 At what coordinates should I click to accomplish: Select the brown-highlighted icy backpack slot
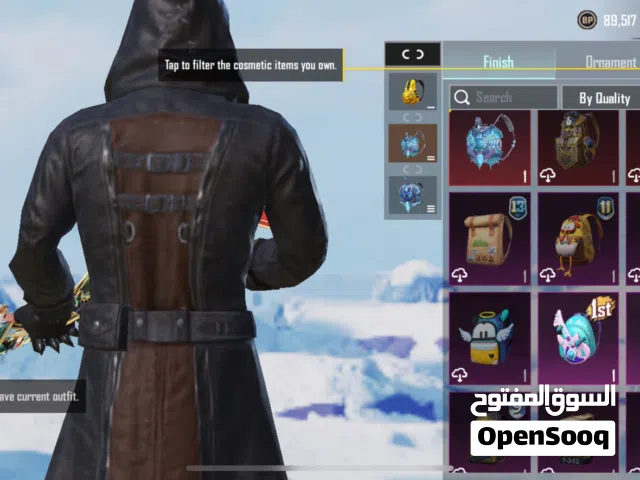point(413,143)
